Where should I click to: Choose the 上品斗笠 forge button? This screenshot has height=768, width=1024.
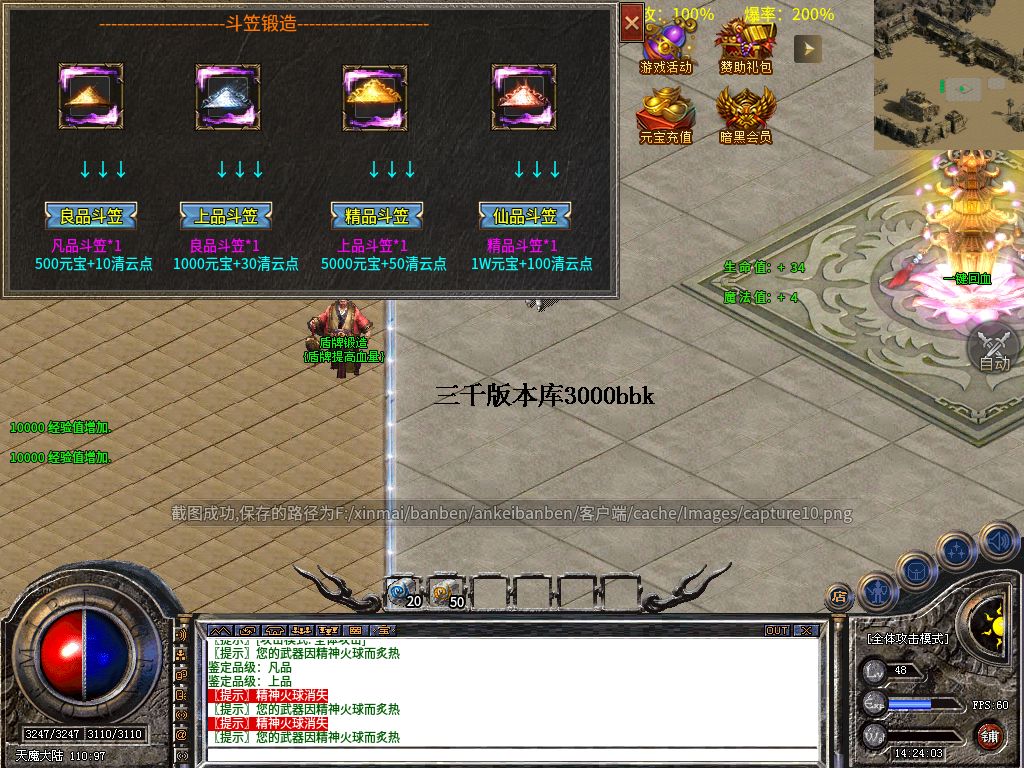click(225, 215)
